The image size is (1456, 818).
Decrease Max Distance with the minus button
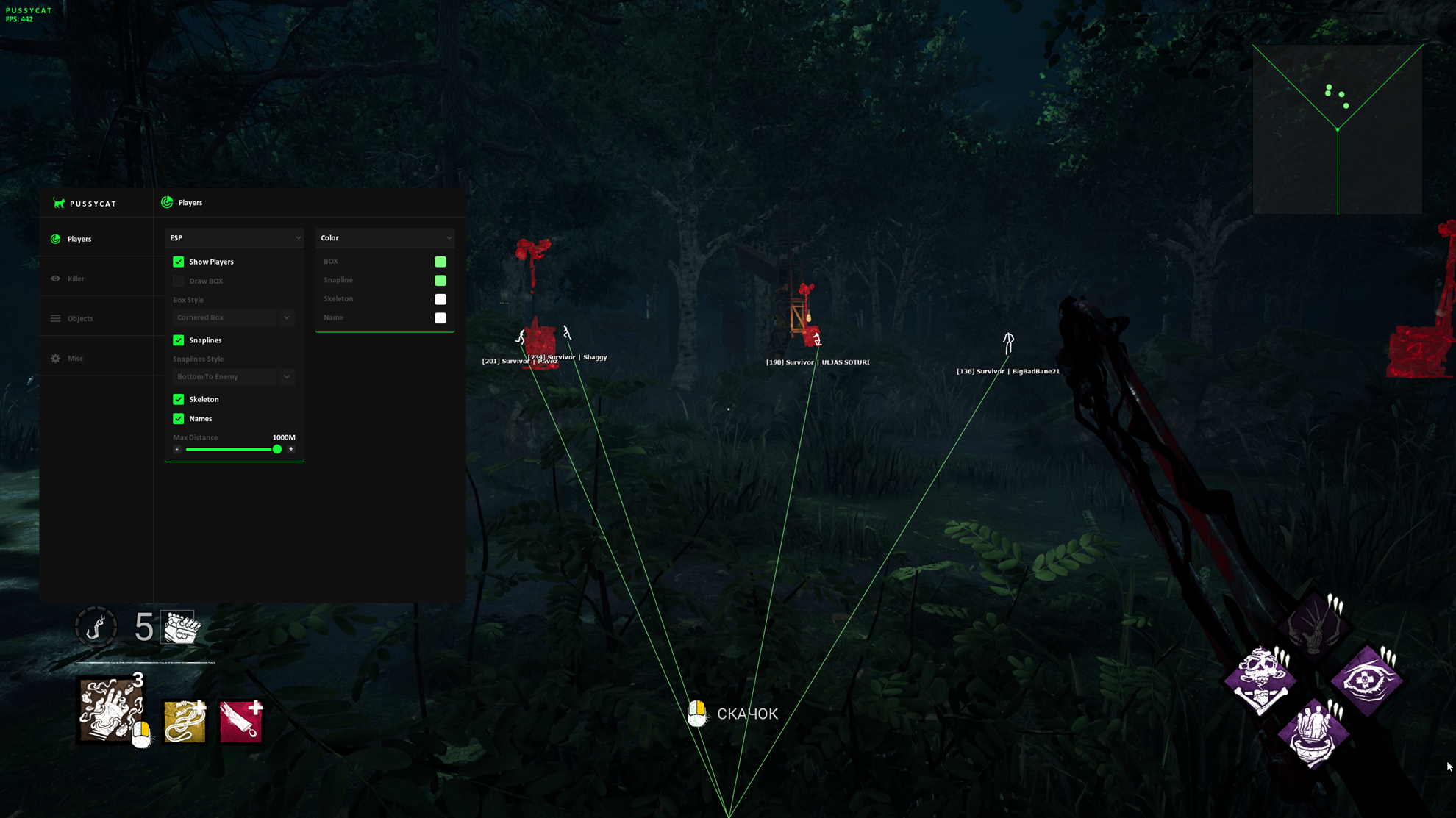177,449
